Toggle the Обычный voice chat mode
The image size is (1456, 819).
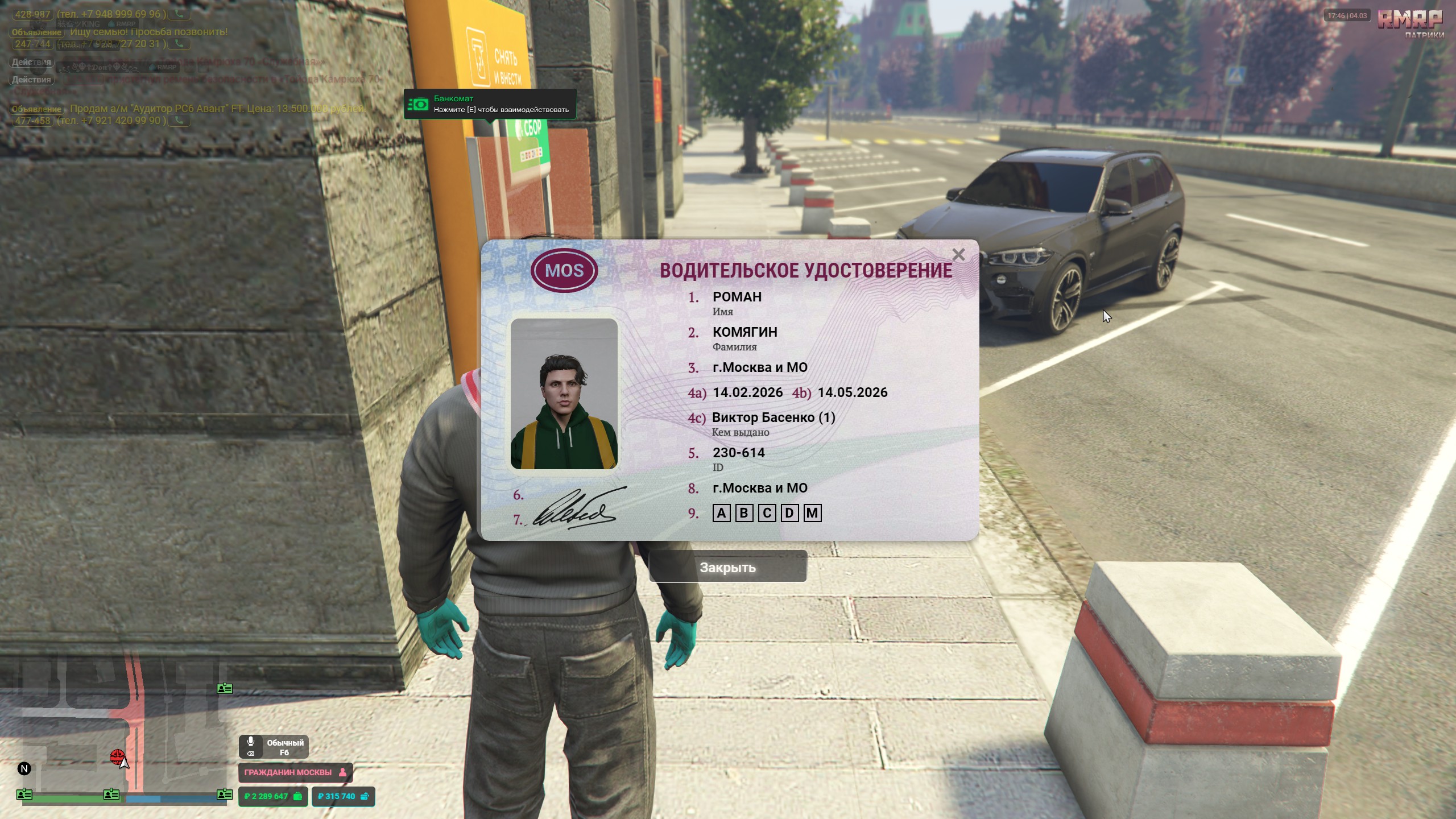274,747
